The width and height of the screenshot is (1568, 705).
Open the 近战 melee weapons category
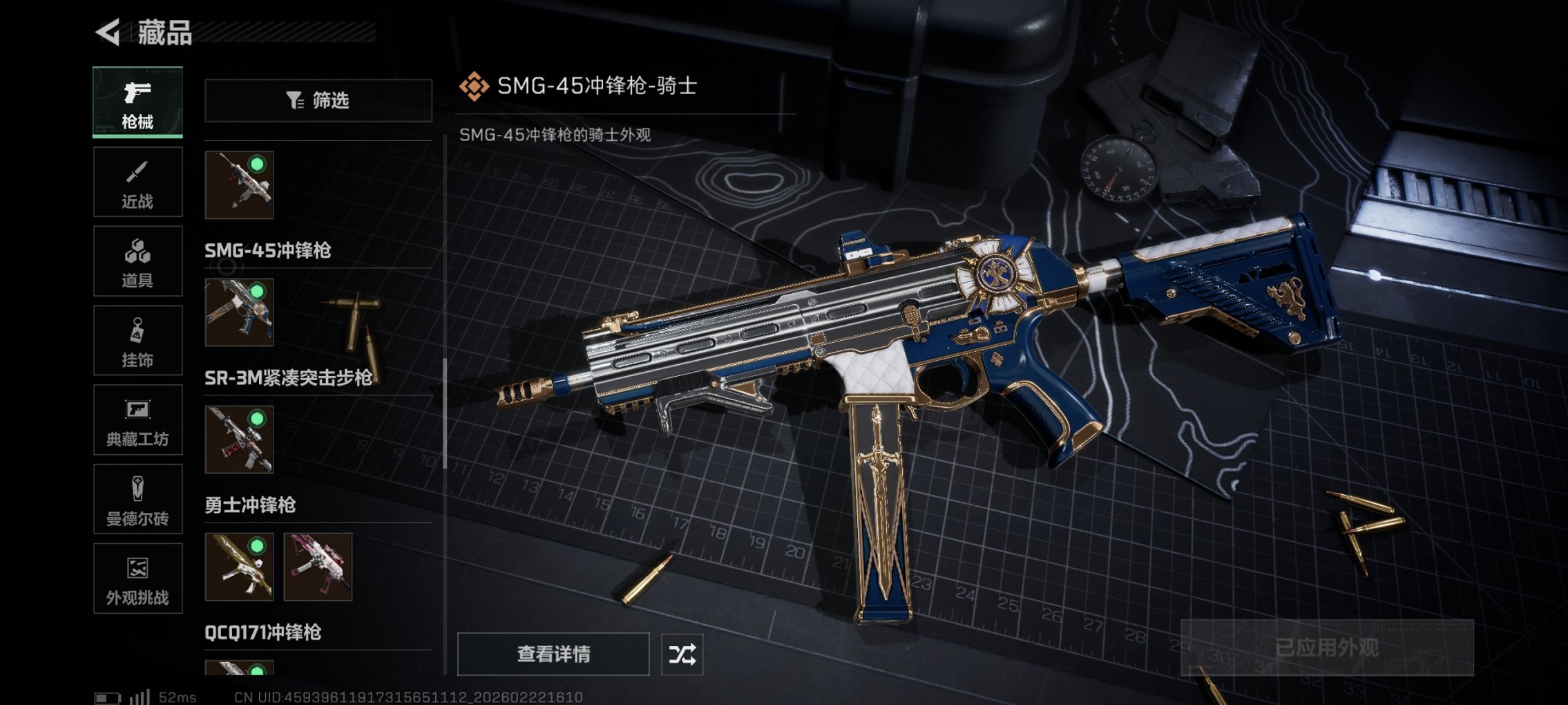pos(137,181)
